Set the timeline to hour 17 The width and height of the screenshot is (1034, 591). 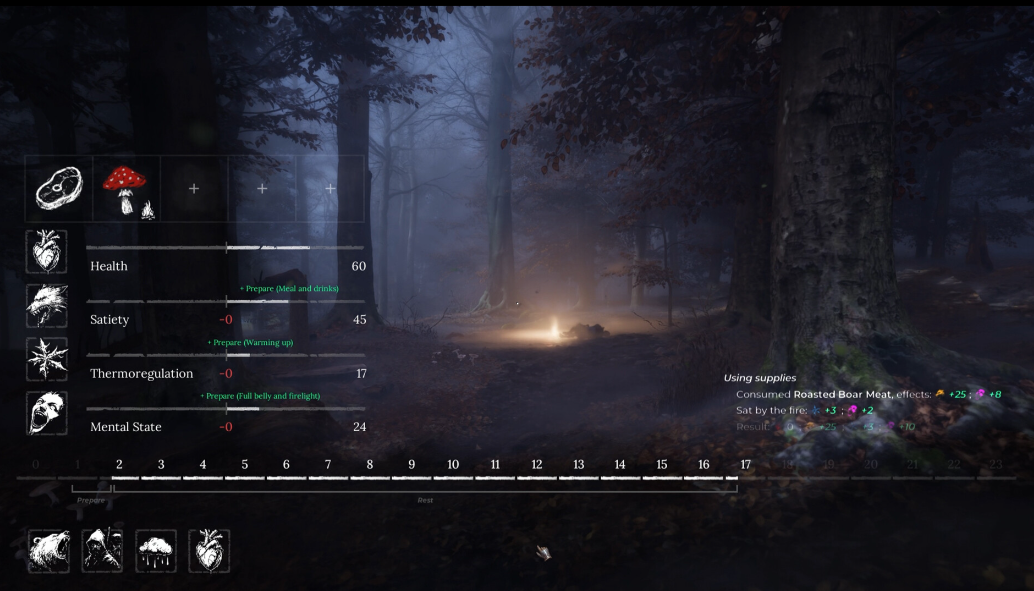coord(745,466)
